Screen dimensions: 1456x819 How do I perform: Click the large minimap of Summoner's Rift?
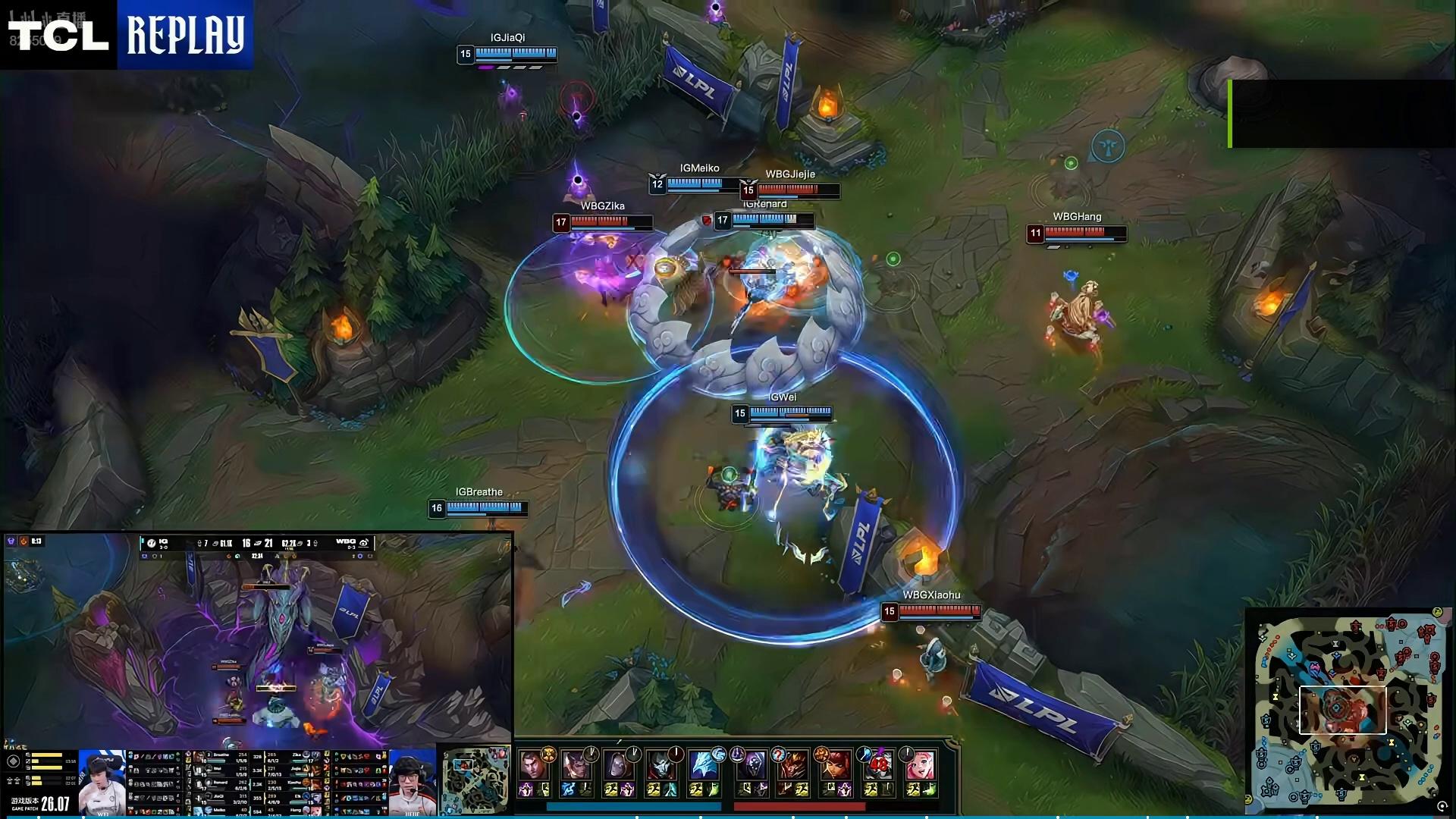point(1347,711)
